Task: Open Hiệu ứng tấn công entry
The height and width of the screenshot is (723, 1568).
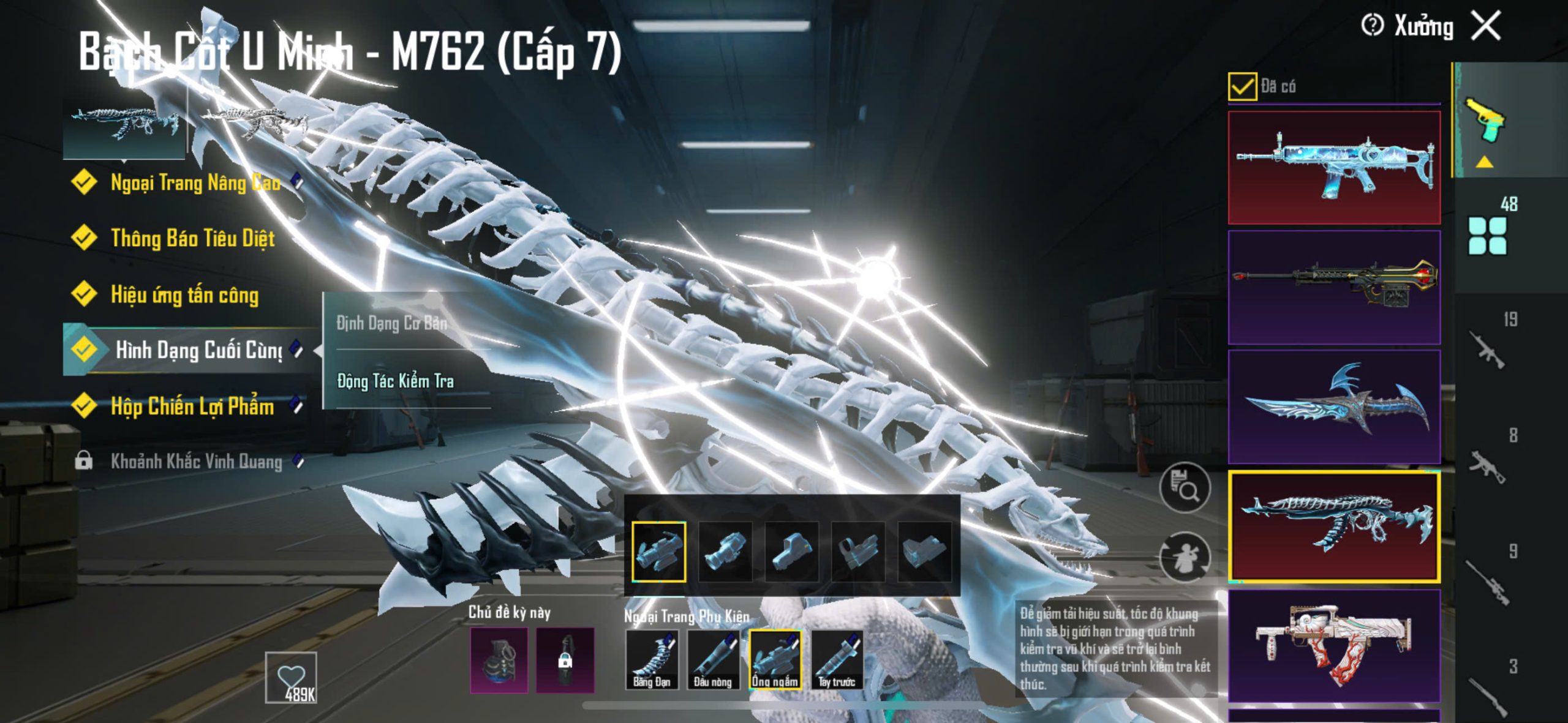Action: 184,295
